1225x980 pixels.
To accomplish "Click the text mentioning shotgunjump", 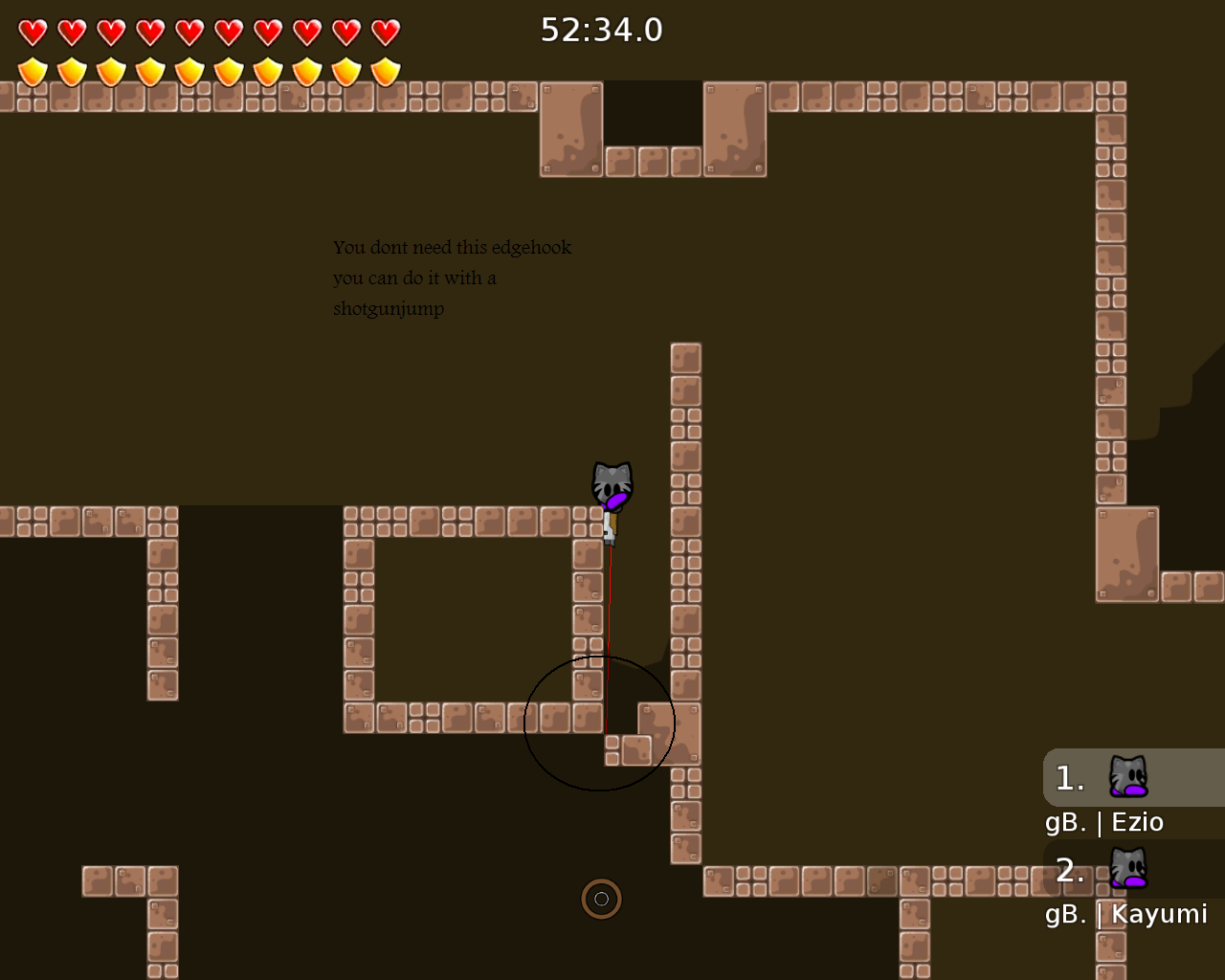I will [x=388, y=308].
